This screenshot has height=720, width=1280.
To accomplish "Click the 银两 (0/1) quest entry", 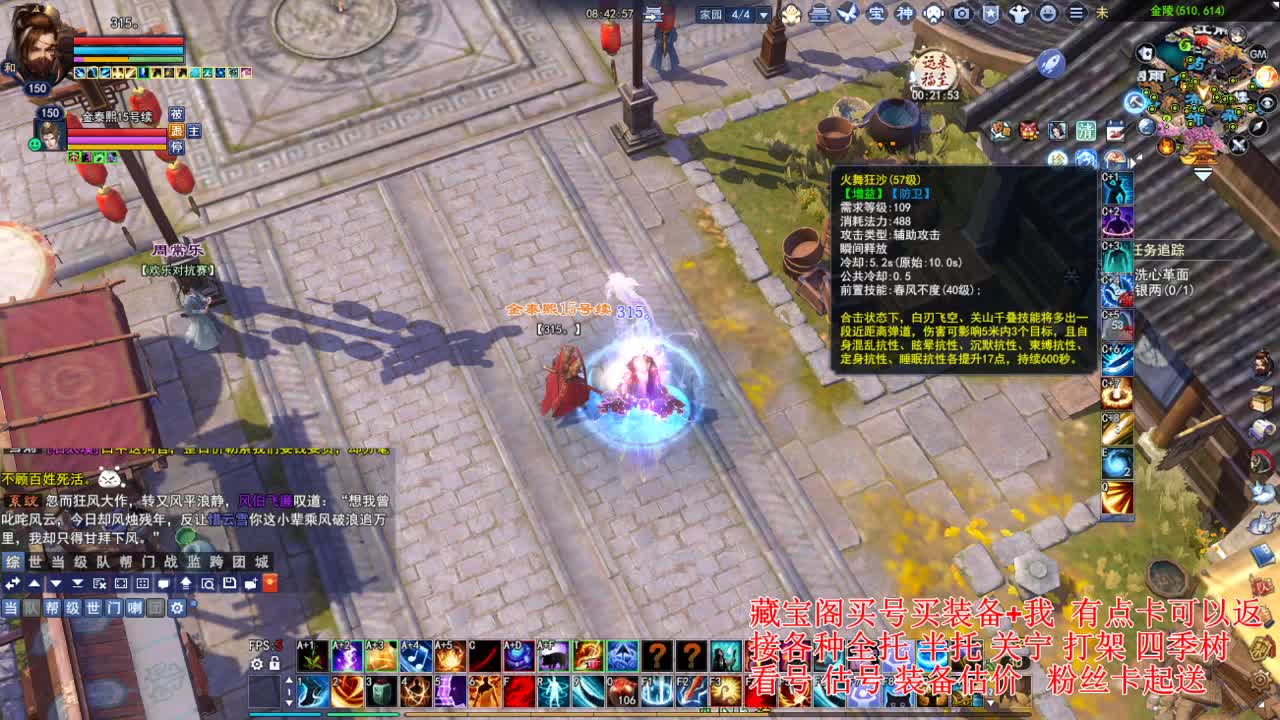I will 1165,288.
